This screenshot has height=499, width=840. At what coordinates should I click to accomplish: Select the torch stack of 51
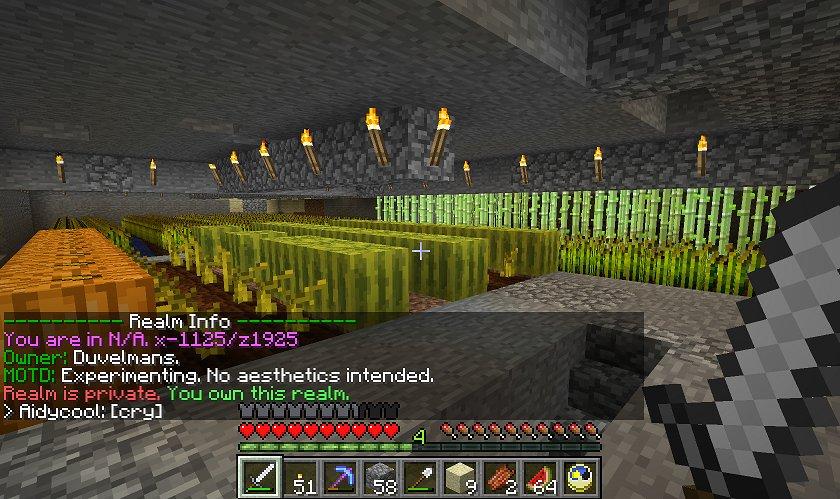[x=300, y=476]
